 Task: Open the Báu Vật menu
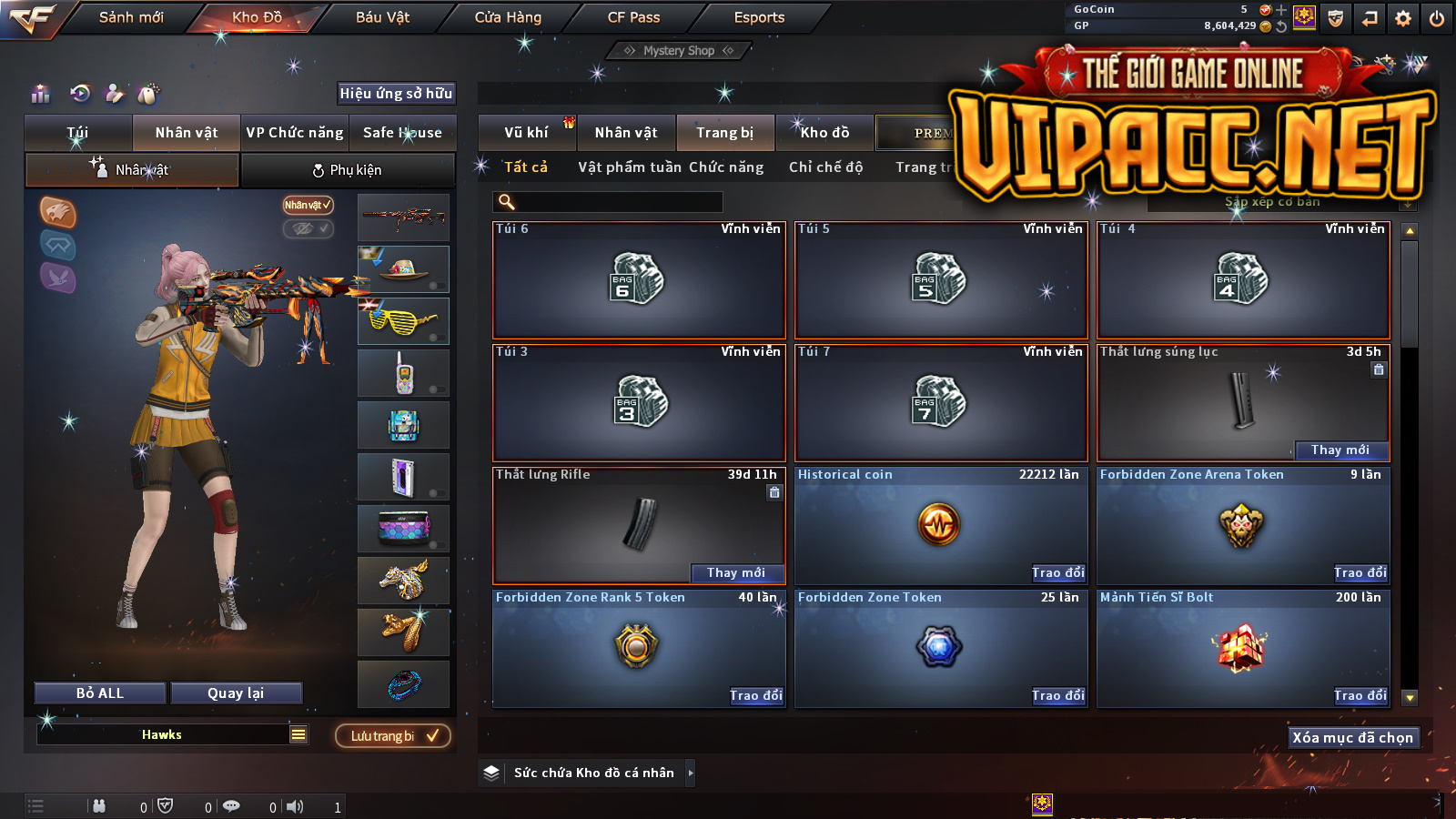[382, 17]
